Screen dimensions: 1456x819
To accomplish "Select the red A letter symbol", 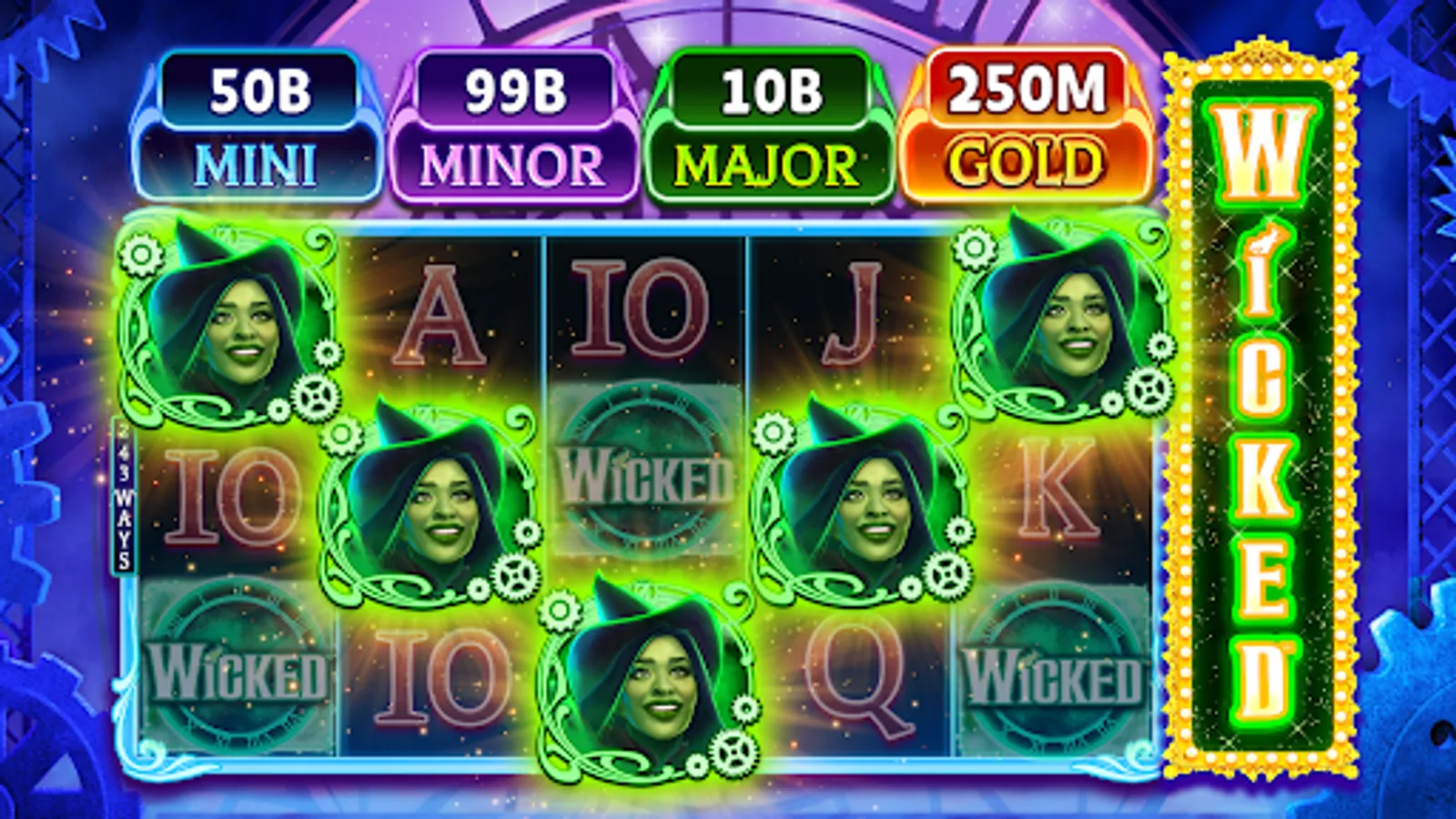I will pos(437,314).
